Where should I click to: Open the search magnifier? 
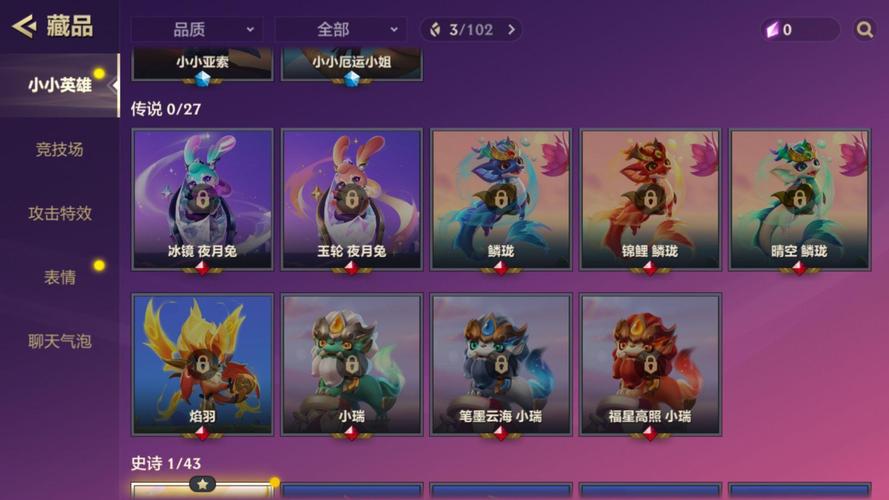click(x=865, y=29)
